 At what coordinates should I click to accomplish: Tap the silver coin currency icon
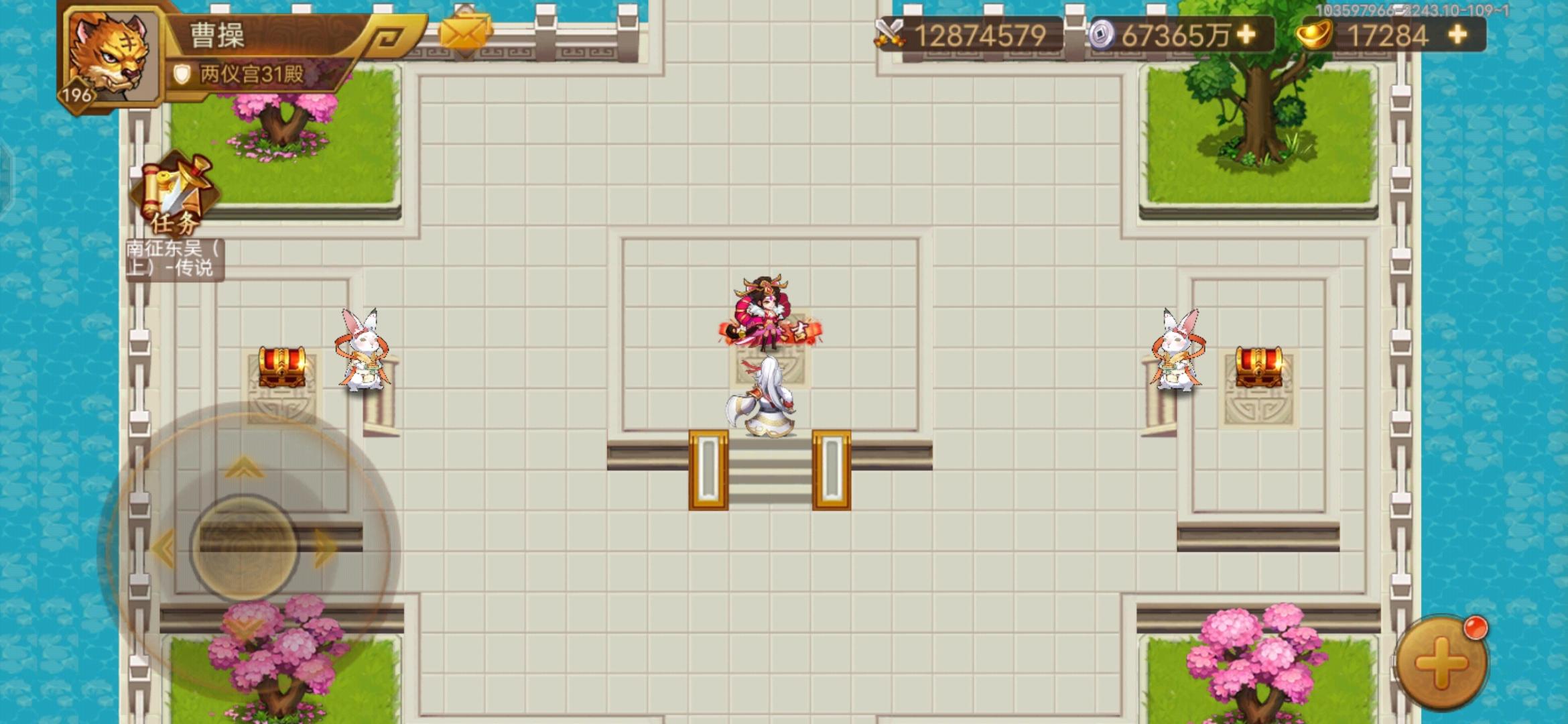(1101, 32)
